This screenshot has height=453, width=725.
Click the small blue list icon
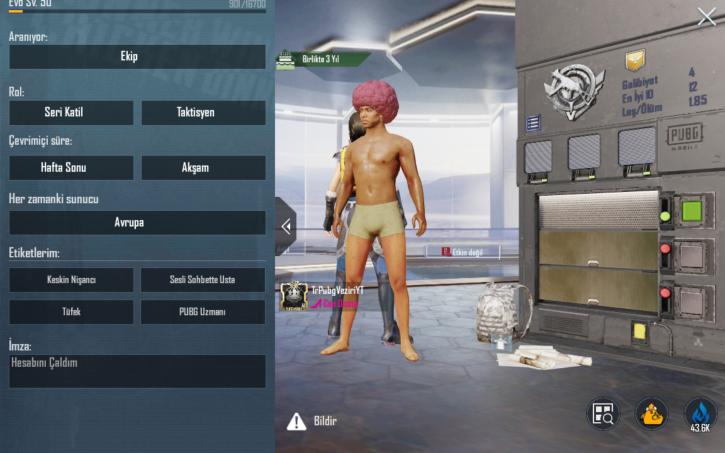click(x=532, y=123)
